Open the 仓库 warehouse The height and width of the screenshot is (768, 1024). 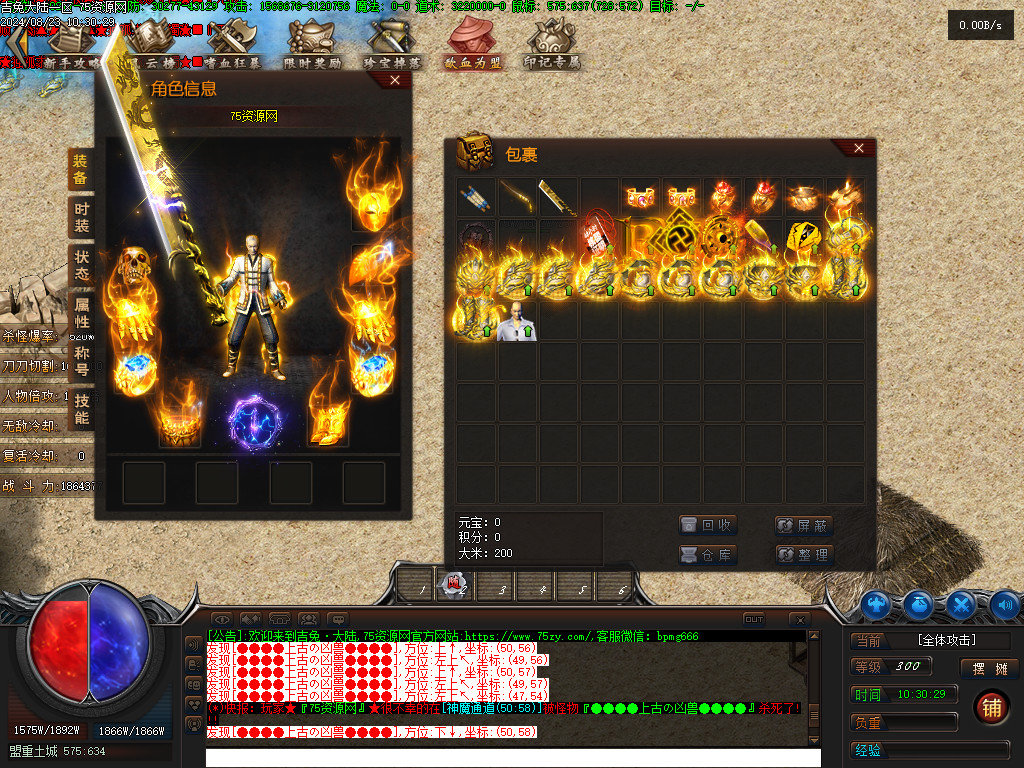pyautogui.click(x=707, y=554)
